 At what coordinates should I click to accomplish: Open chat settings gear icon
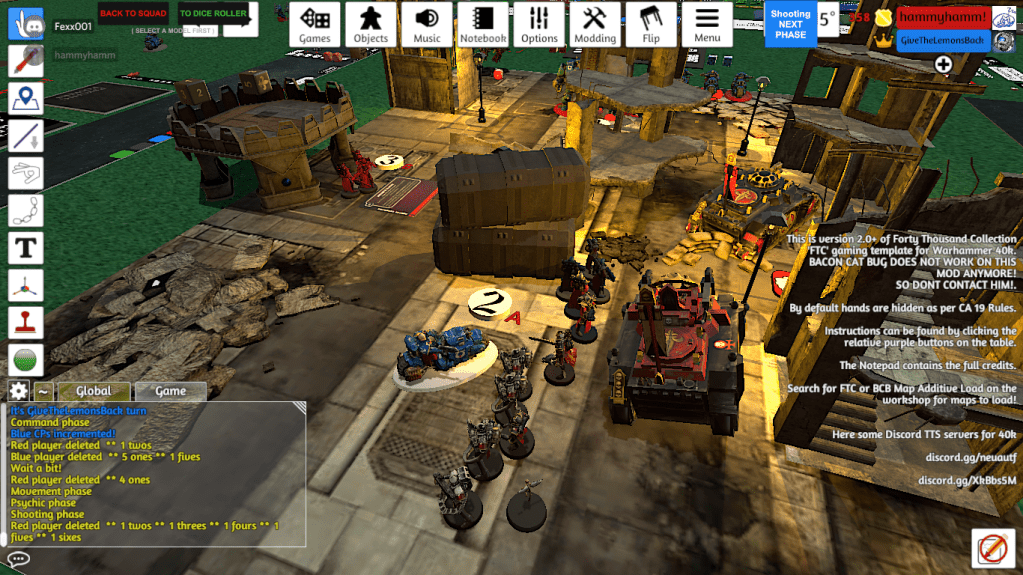(18, 391)
